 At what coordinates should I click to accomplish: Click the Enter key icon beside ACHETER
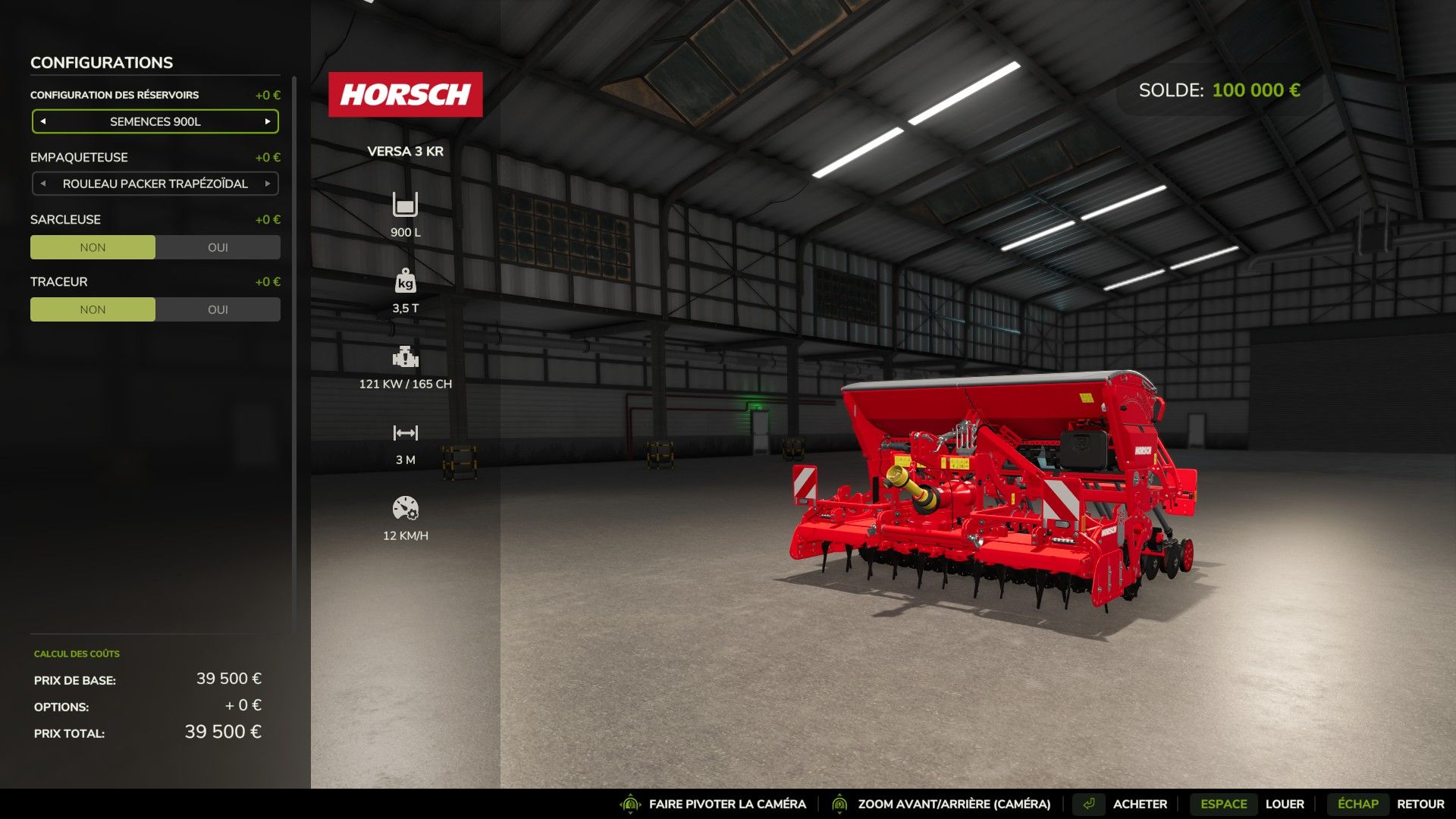click(x=1090, y=803)
